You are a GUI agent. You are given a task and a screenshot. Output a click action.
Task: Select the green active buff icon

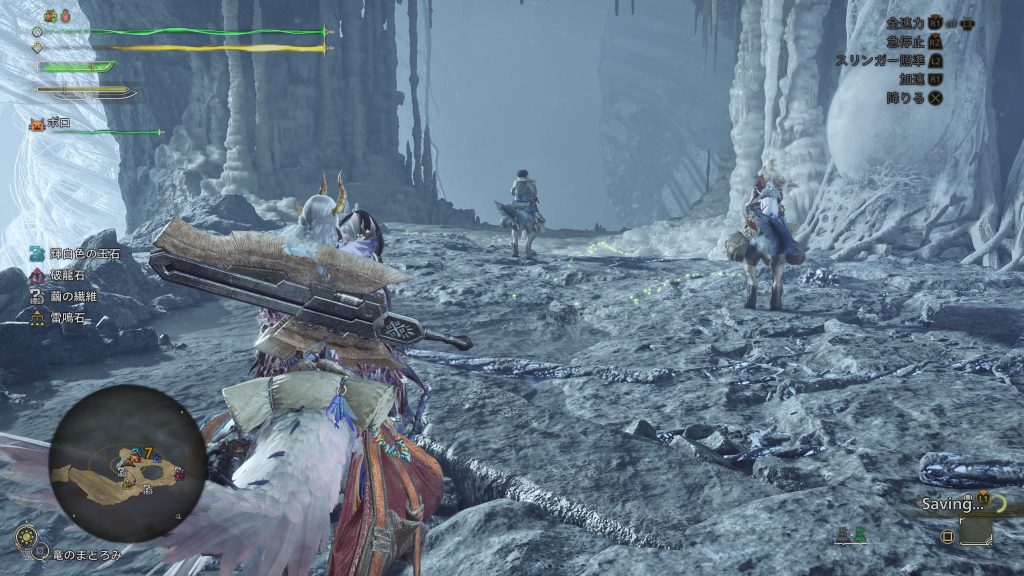coord(51,16)
